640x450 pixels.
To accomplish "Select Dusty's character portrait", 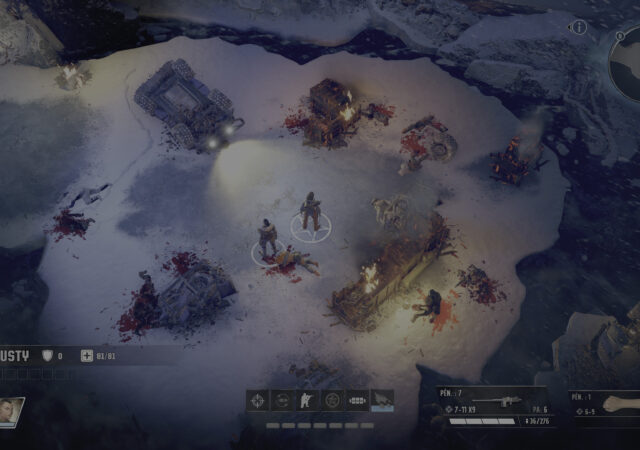I will click(11, 412).
